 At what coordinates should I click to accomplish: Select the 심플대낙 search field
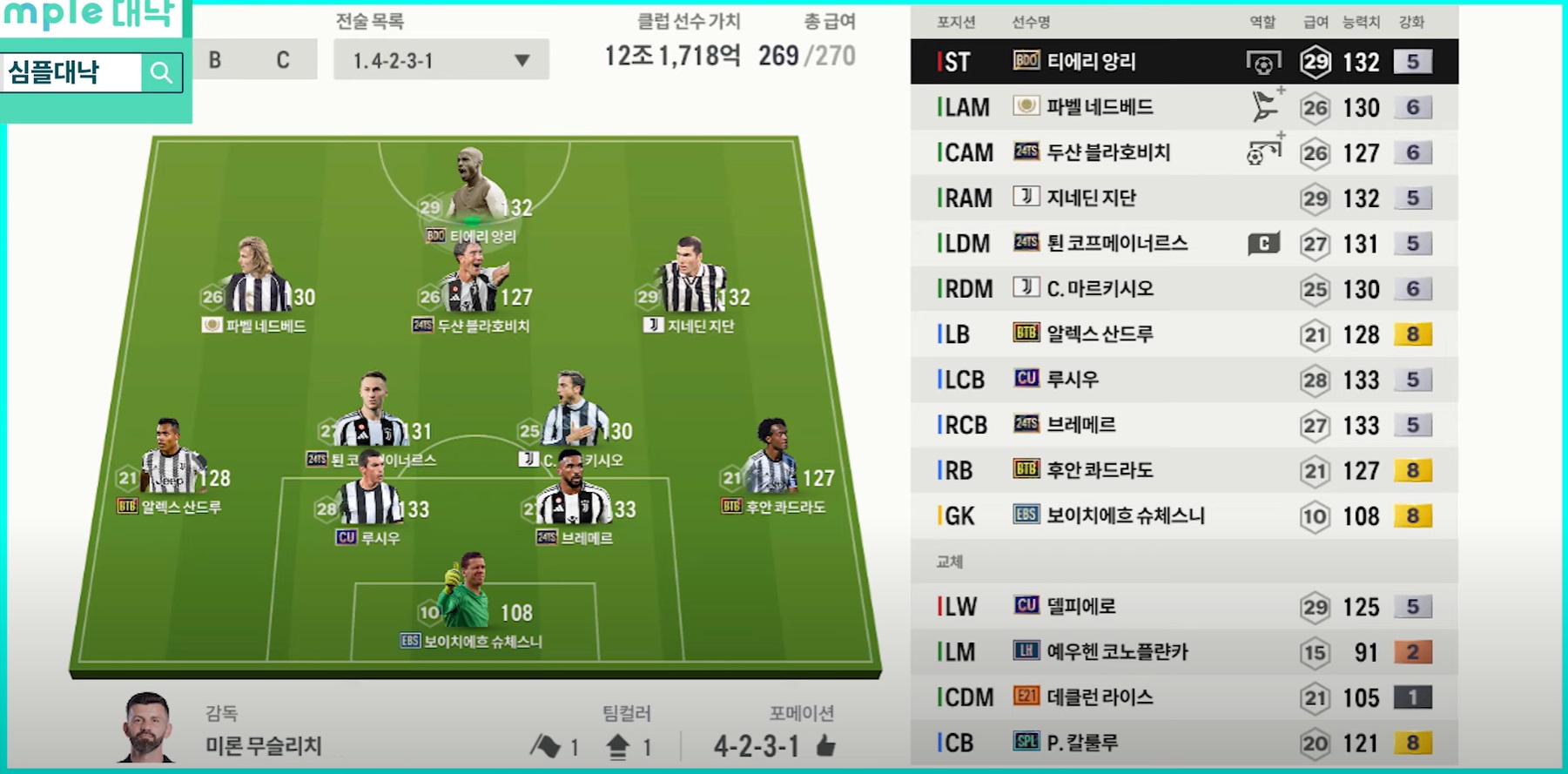tap(71, 72)
